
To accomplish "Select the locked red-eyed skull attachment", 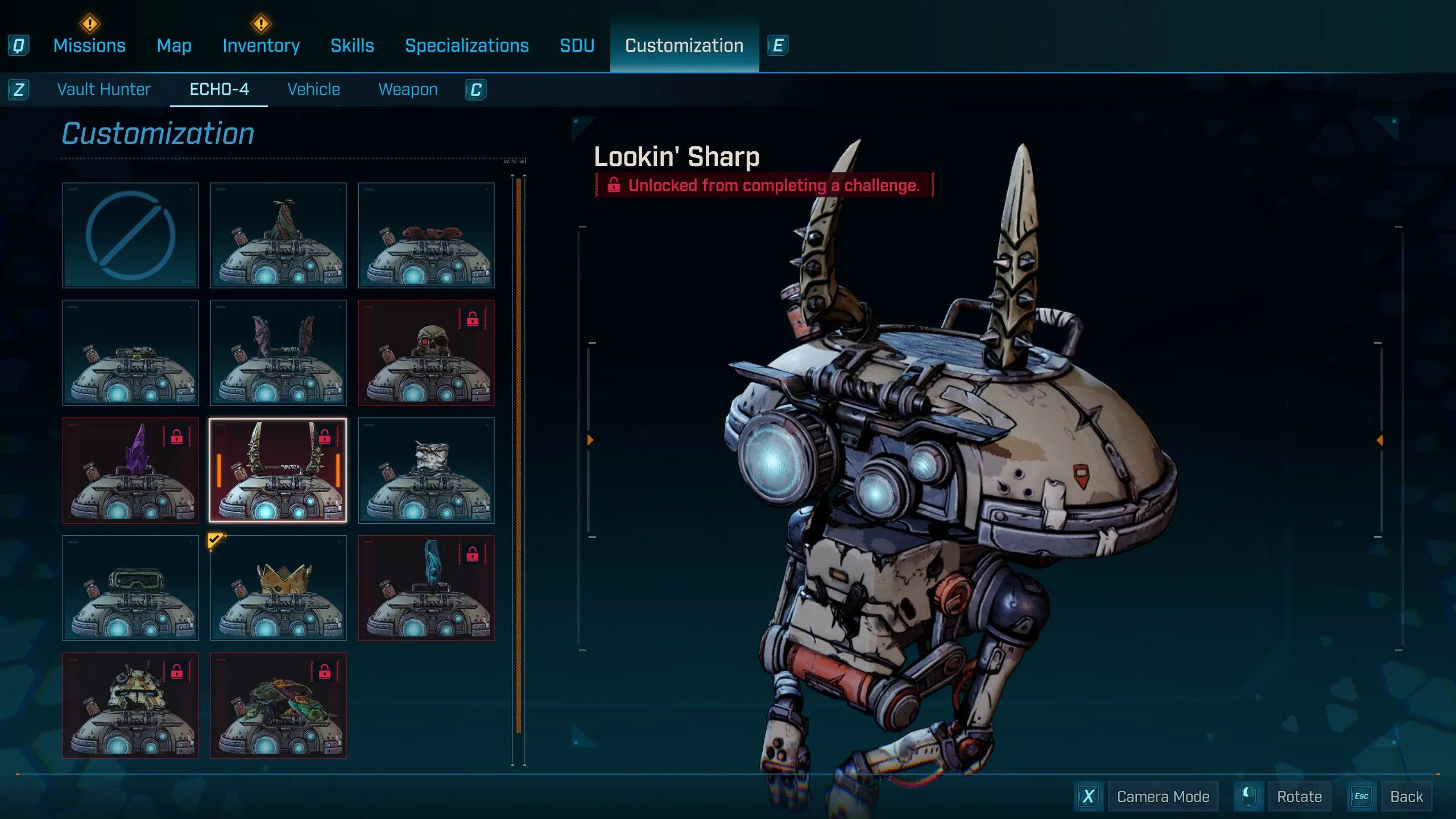I will coord(426,353).
